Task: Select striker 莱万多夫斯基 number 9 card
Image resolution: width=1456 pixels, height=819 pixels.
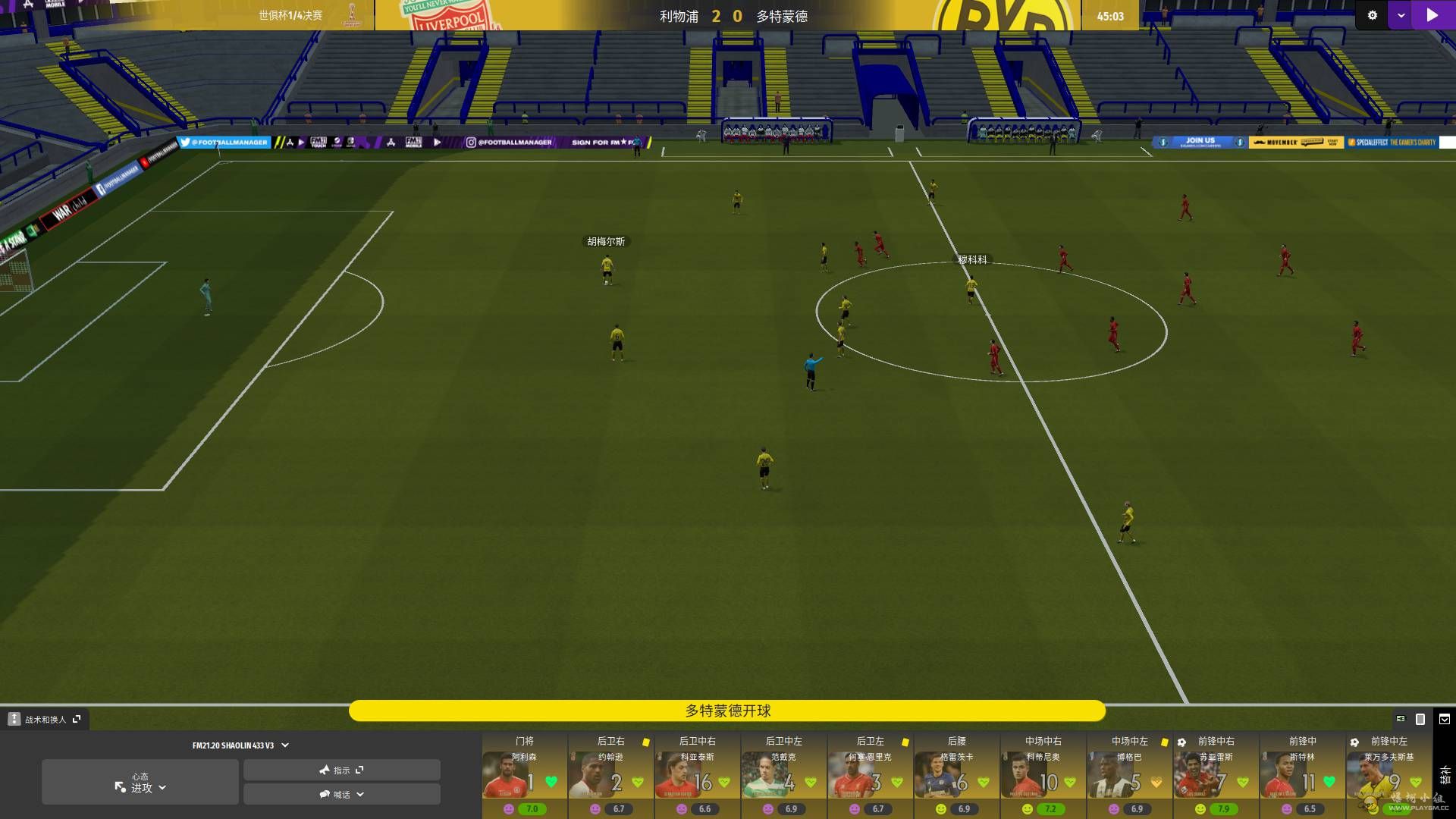Action: click(1389, 775)
